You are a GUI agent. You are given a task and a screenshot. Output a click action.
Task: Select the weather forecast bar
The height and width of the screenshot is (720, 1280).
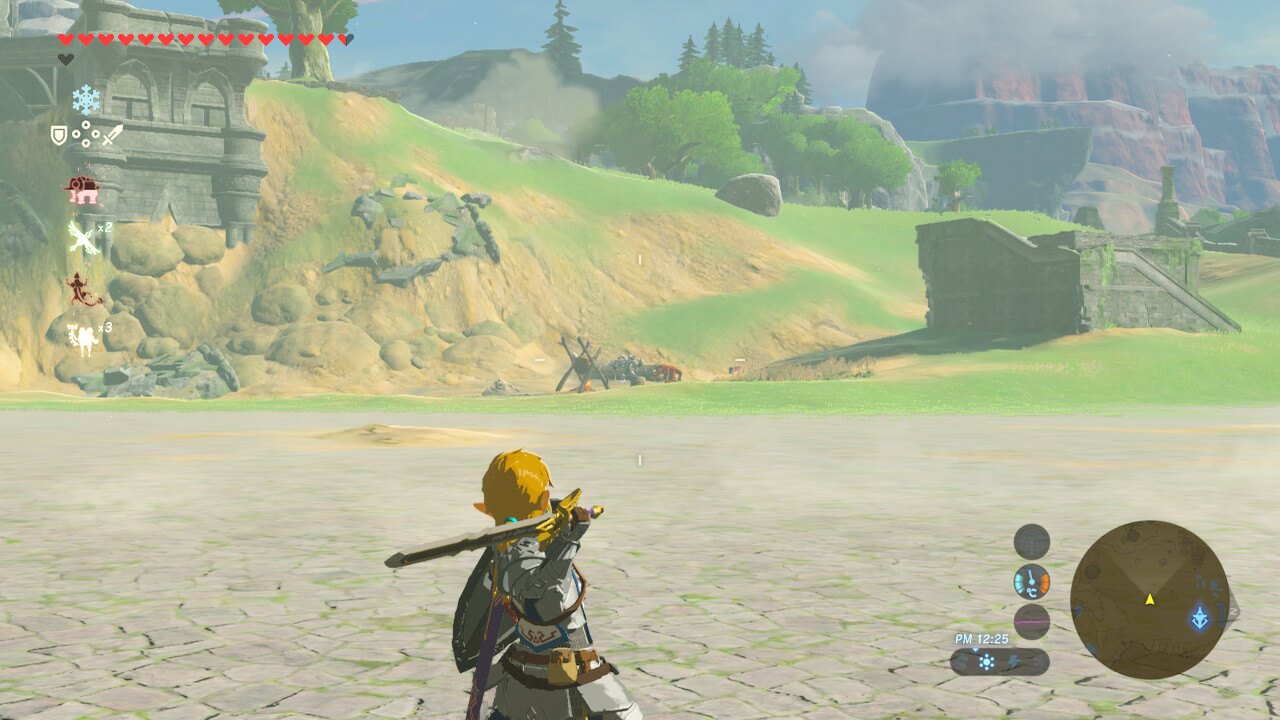[x=999, y=661]
